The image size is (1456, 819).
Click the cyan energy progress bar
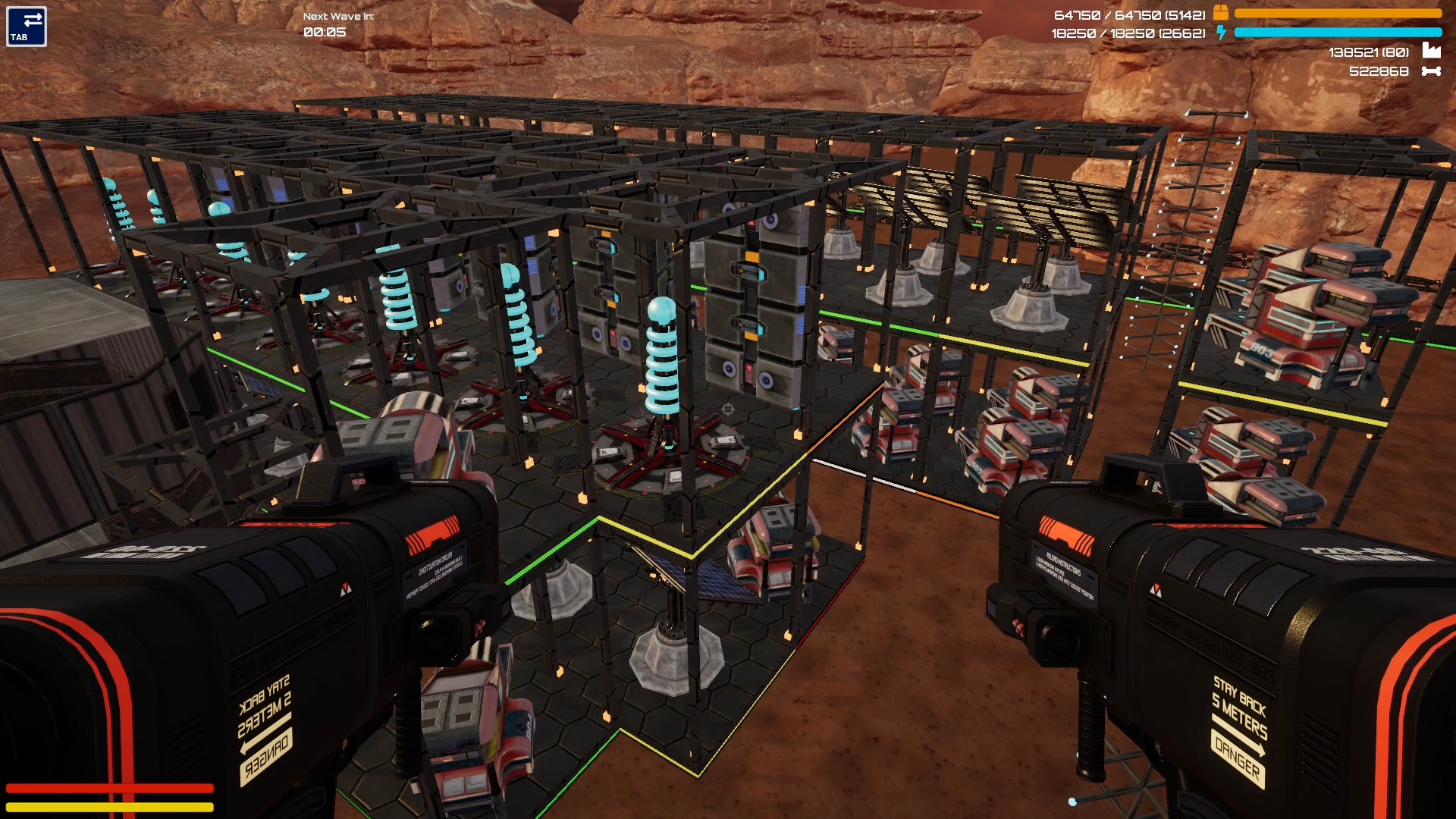click(x=1338, y=33)
